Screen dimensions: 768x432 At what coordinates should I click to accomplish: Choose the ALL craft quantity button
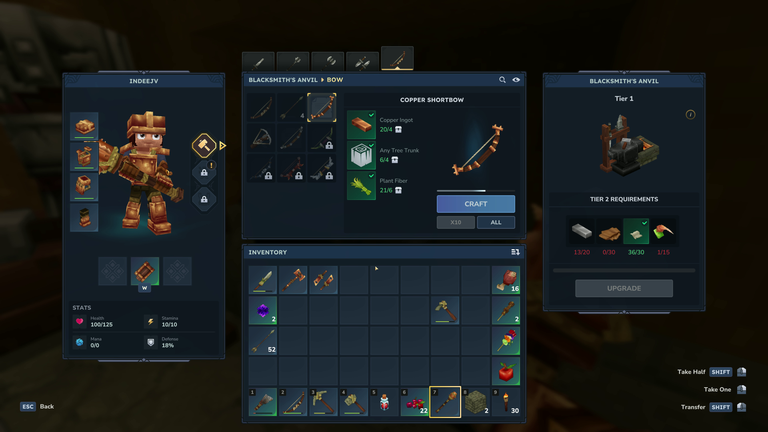point(495,222)
